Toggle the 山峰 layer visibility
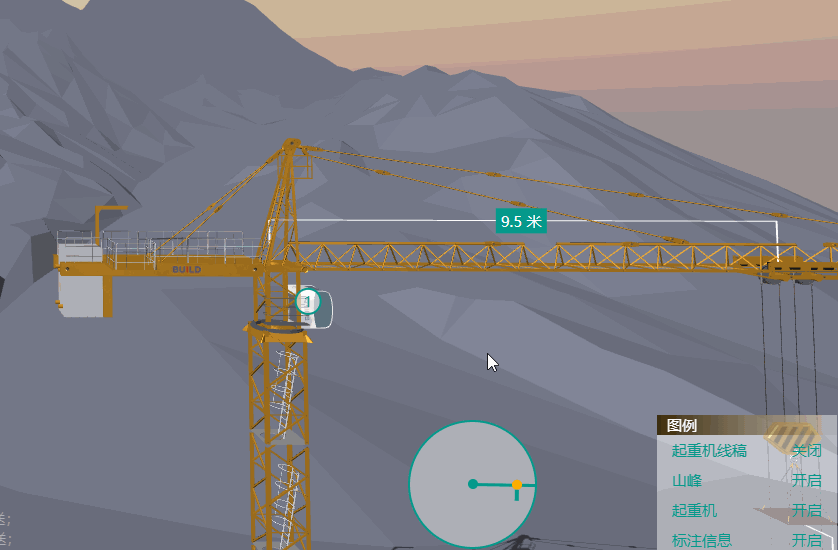Screen dimensions: 838x550 pyautogui.click(x=806, y=481)
